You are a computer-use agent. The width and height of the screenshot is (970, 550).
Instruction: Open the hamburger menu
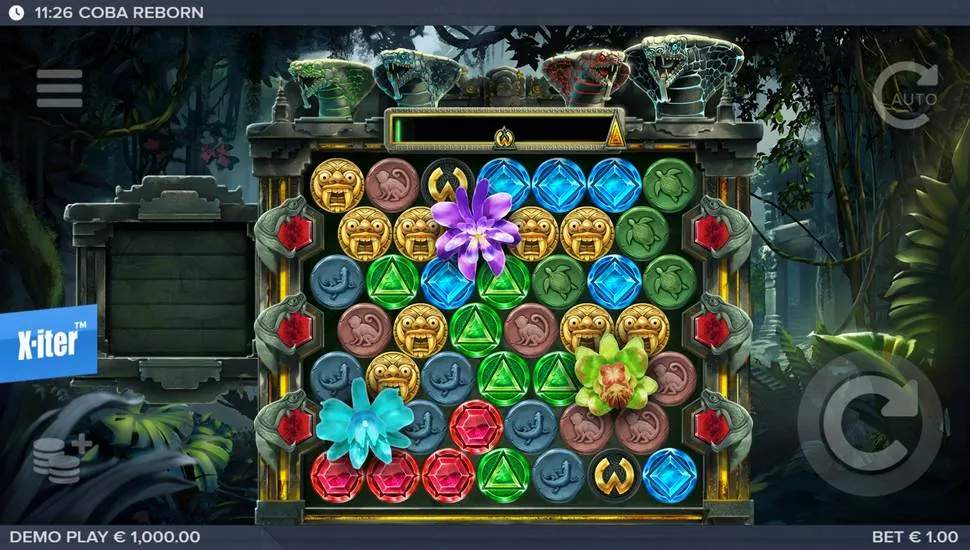click(60, 89)
